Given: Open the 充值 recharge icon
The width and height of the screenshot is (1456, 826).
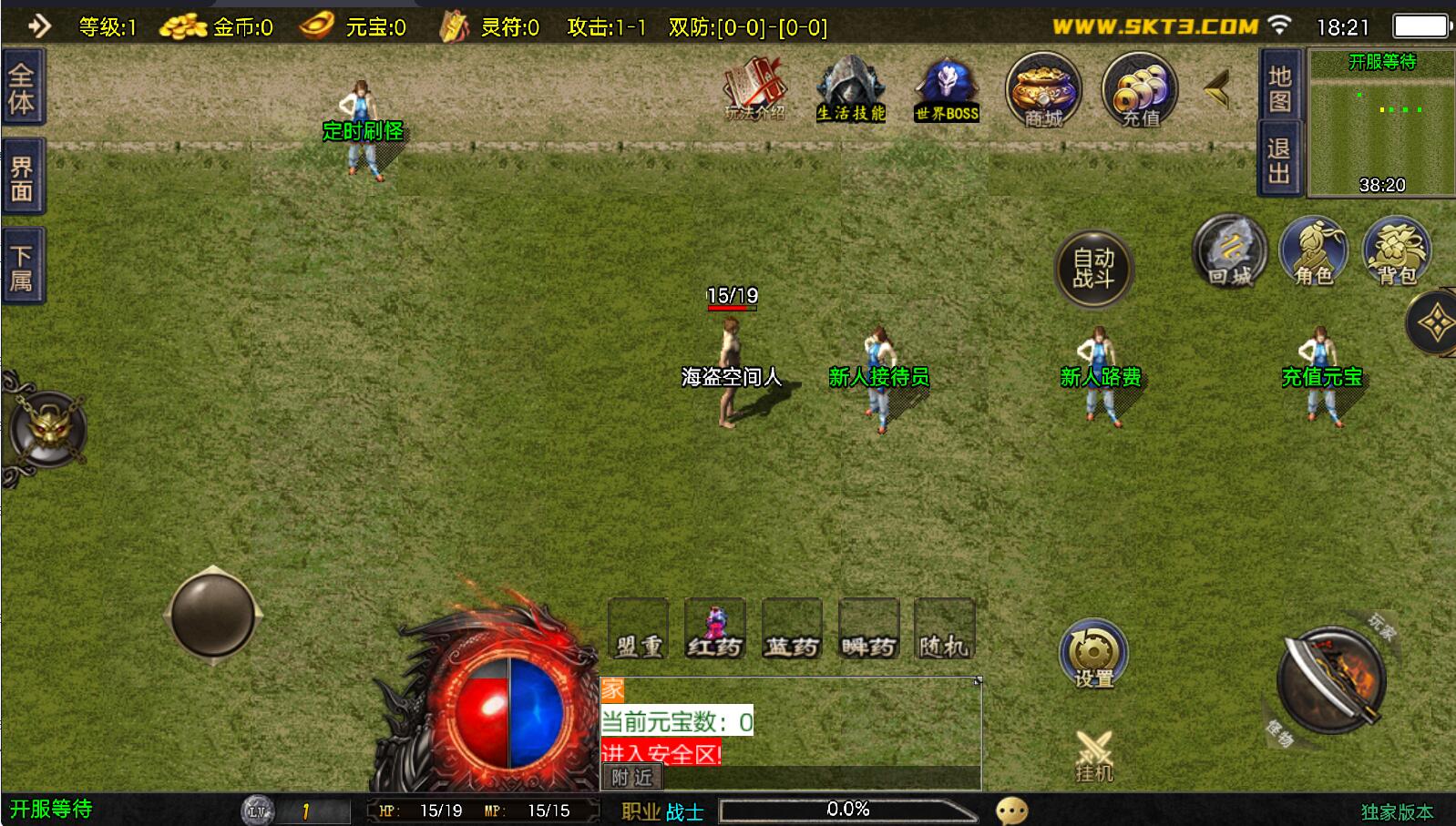Looking at the screenshot, I should [x=1139, y=91].
